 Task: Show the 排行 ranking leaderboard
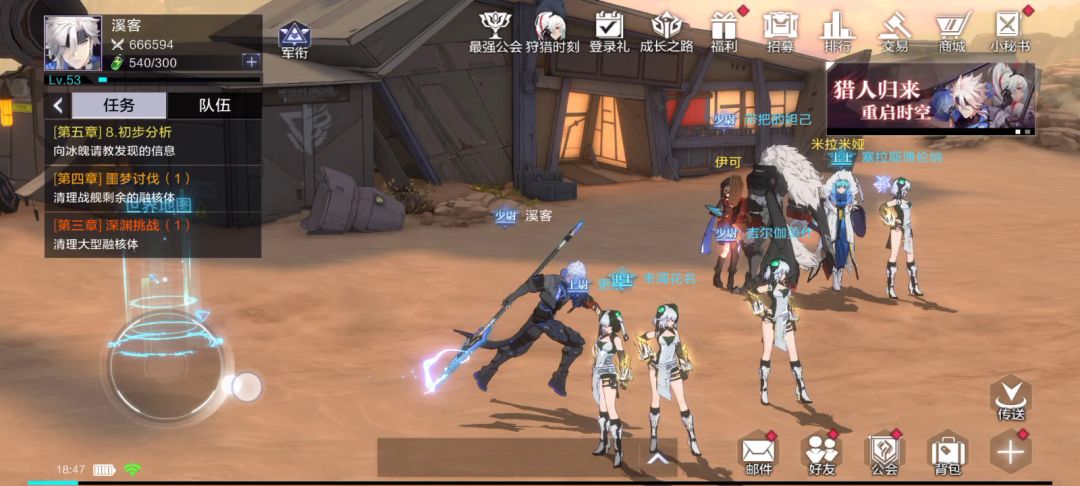tap(837, 31)
